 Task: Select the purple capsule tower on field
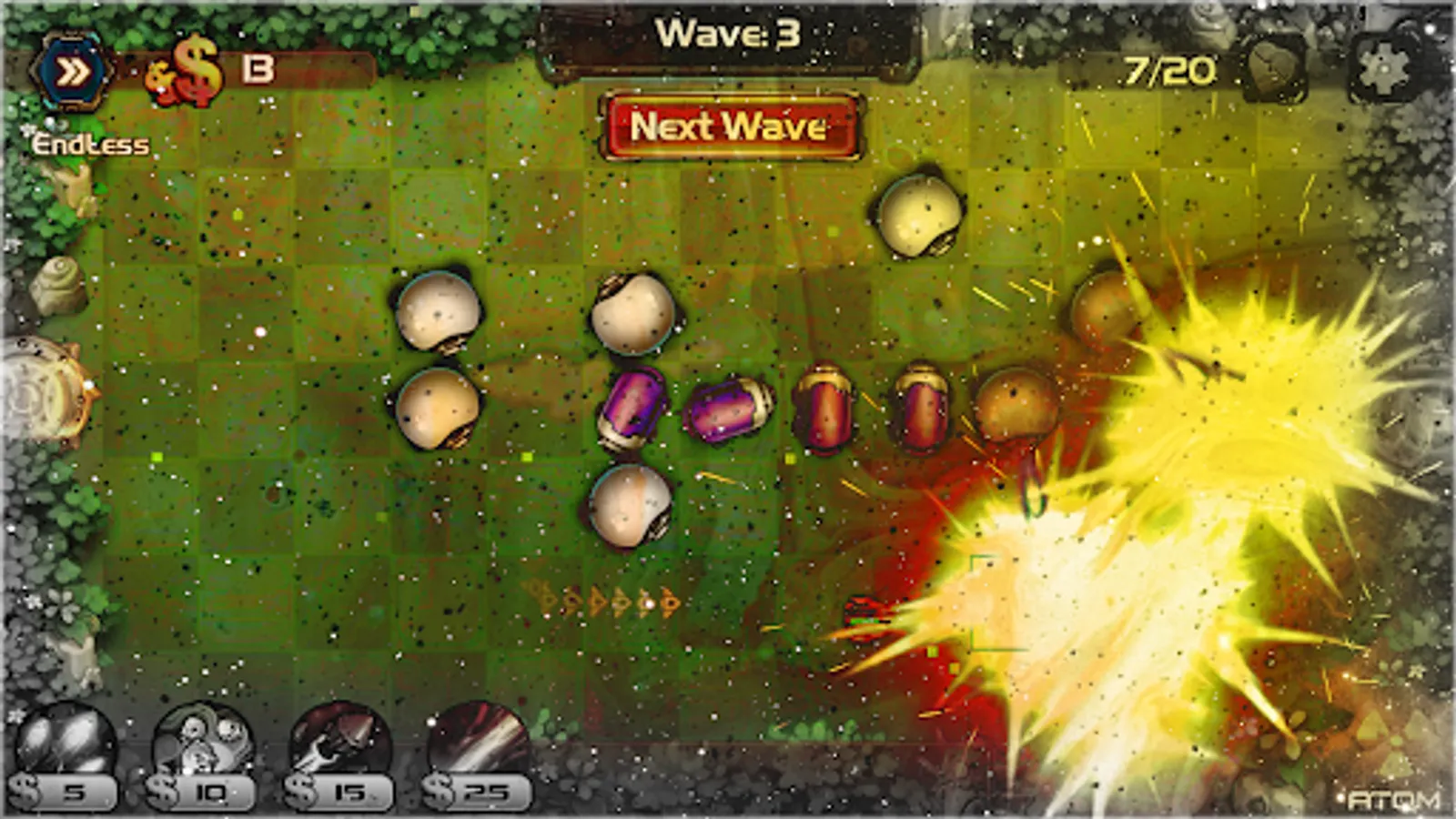pos(632,409)
